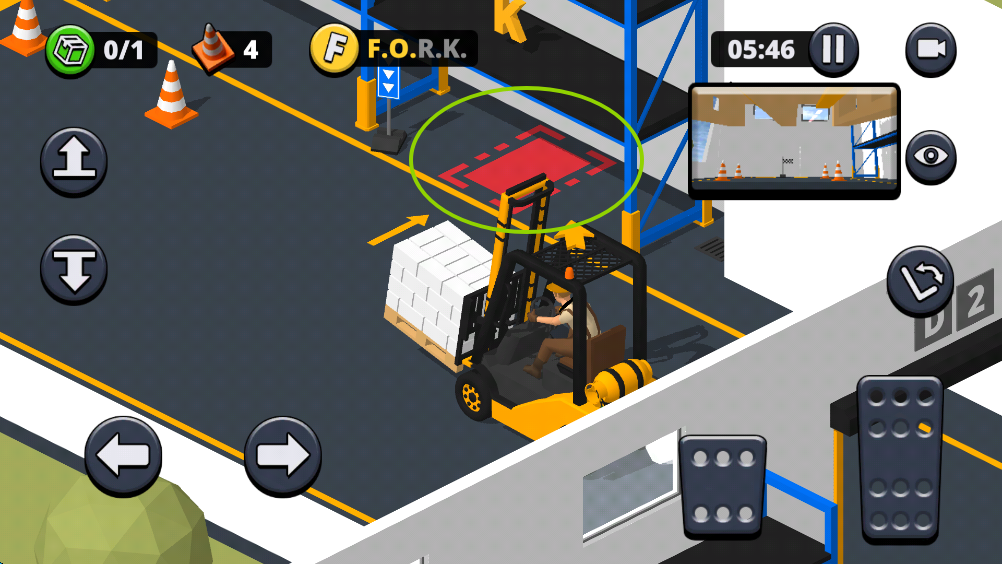Screen dimensions: 1002x564
Task: Step on the tall accelerator pedal
Action: tap(900, 459)
